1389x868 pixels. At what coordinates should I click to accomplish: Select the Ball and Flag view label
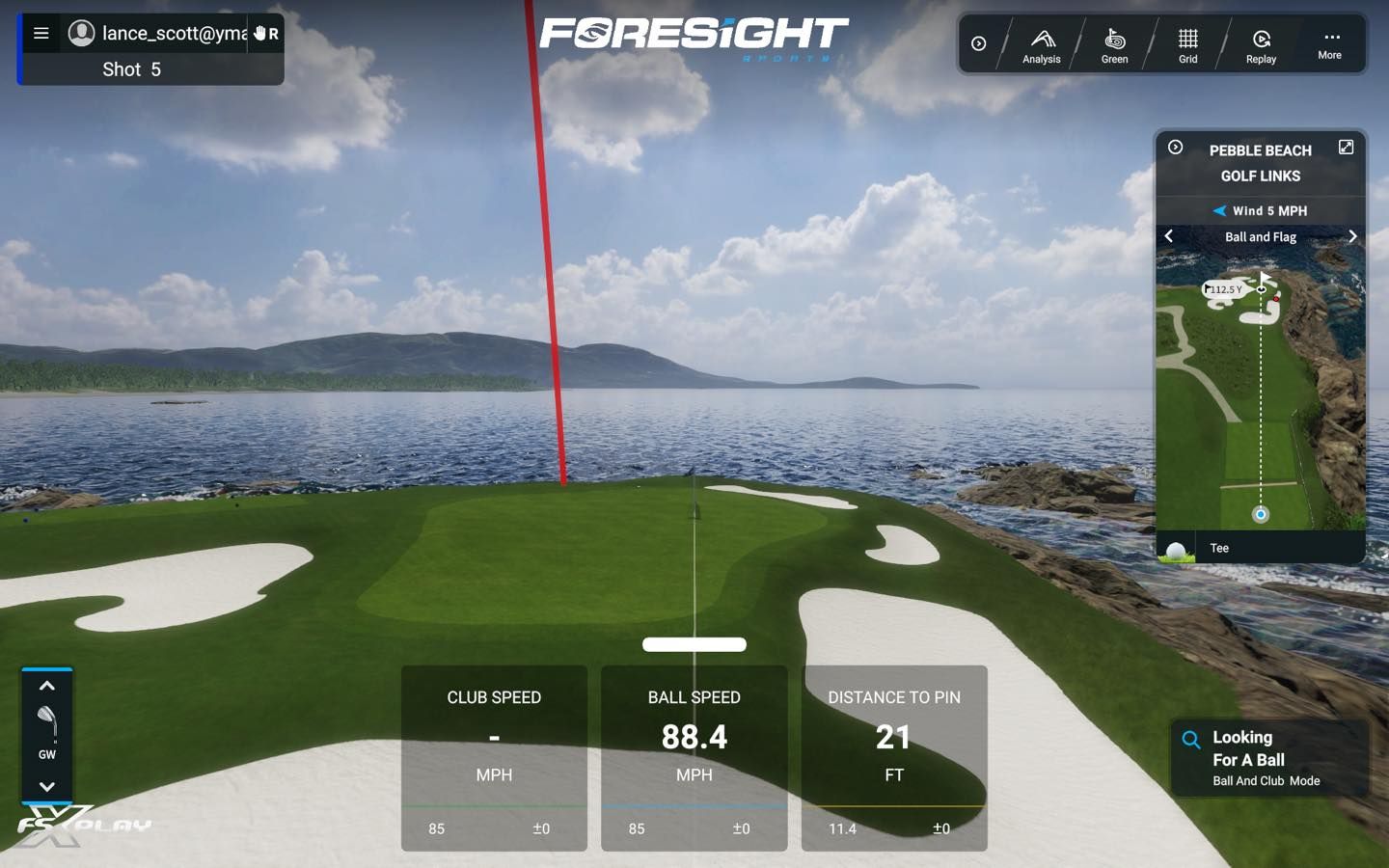pyautogui.click(x=1260, y=236)
